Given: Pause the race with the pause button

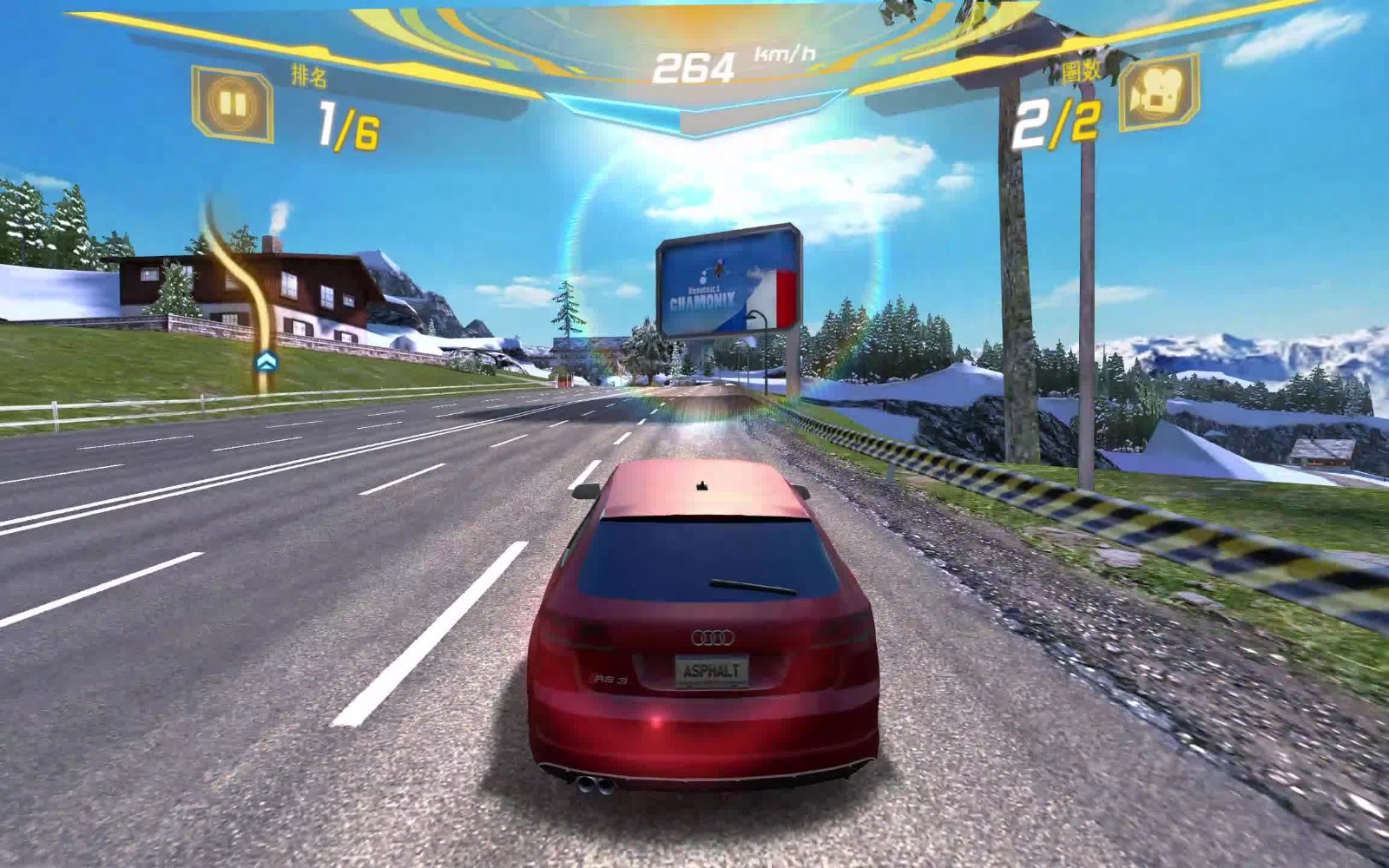Looking at the screenshot, I should 232,105.
